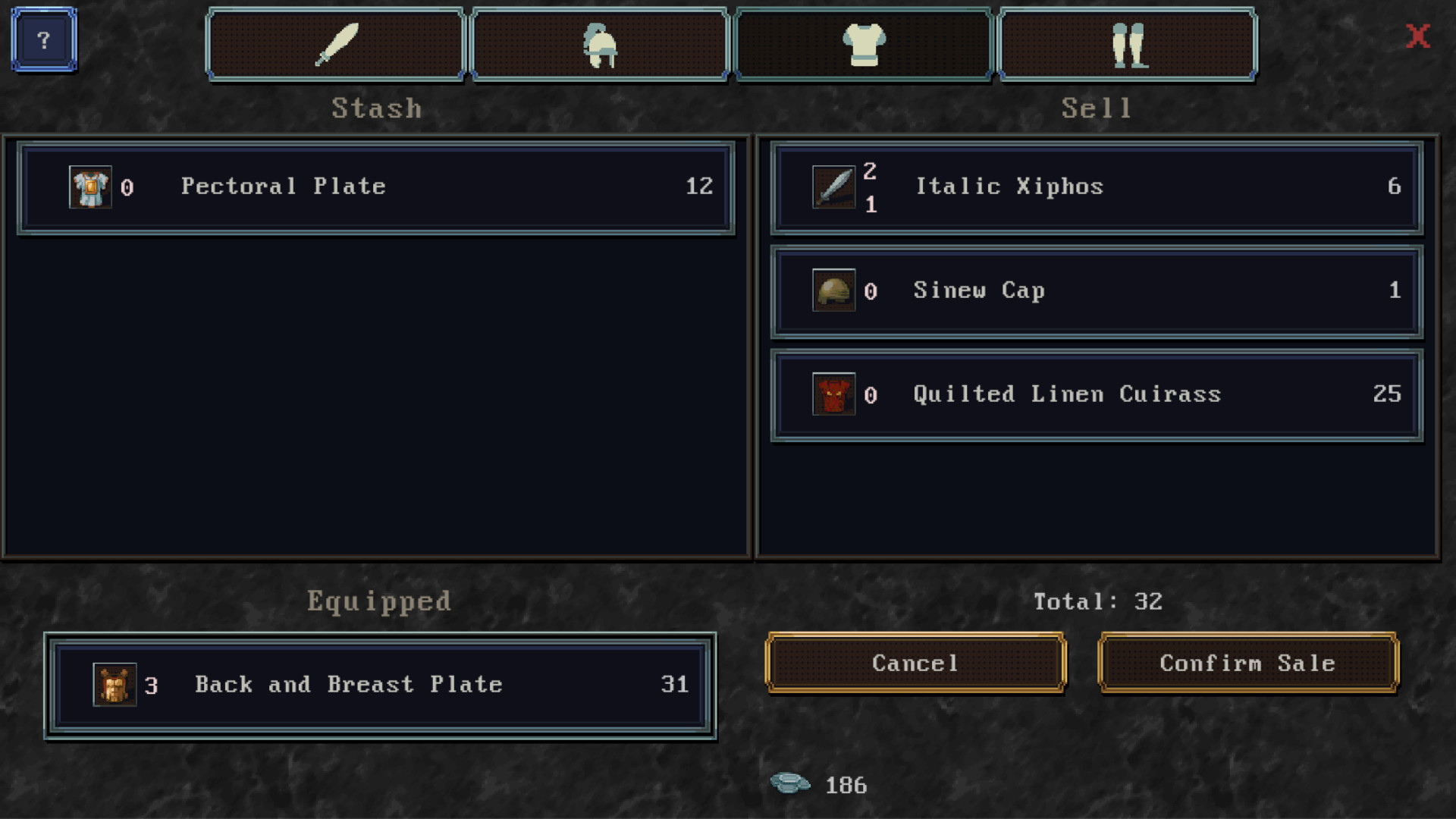Image resolution: width=1456 pixels, height=819 pixels.
Task: Decrease the Italic Xiphos sell quantity
Action: 871,202
